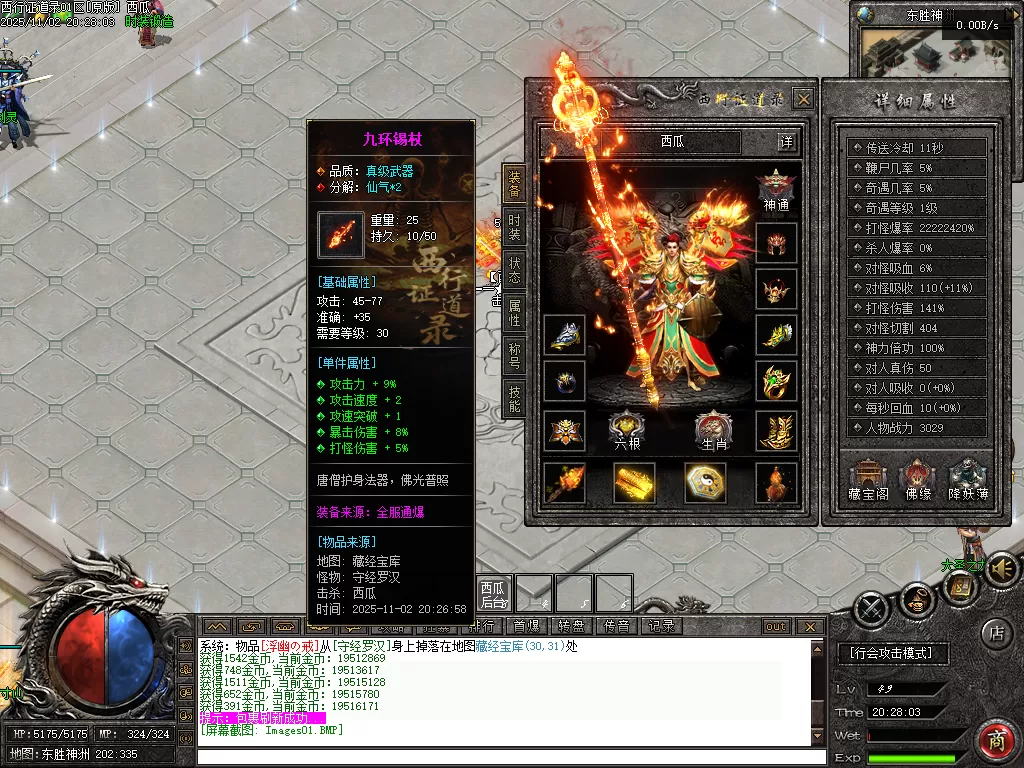The height and width of the screenshot is (768, 1024).
Task: Select the 六根 badge in the equipment panel
Action: tap(627, 430)
